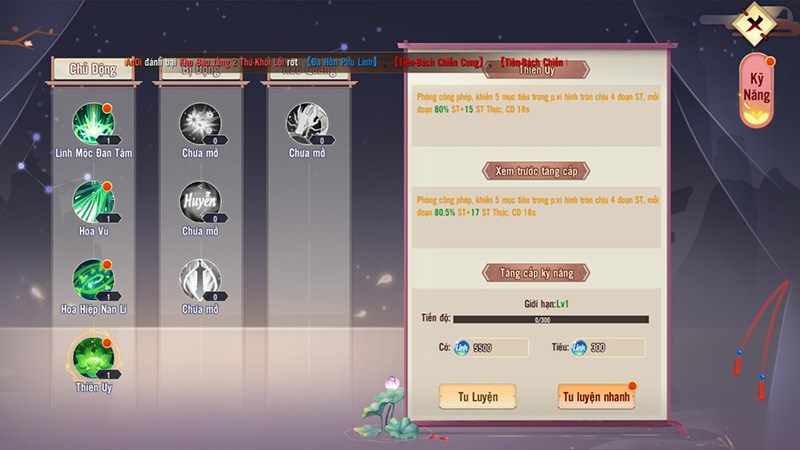
Task: Select the Linh Mộc Đan Tâm skill
Action: 93,123
